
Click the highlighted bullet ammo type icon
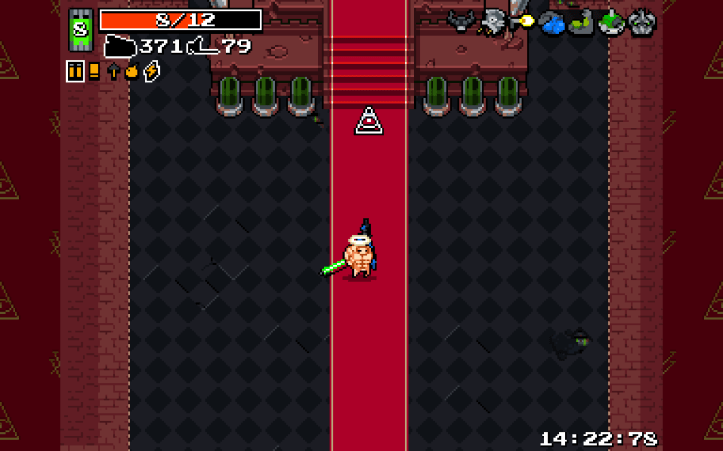point(75,71)
